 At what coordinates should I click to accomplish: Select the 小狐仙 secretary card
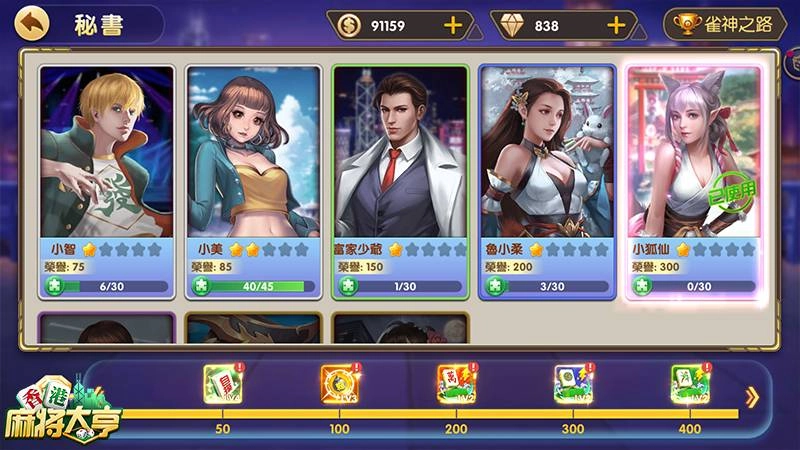(692, 160)
